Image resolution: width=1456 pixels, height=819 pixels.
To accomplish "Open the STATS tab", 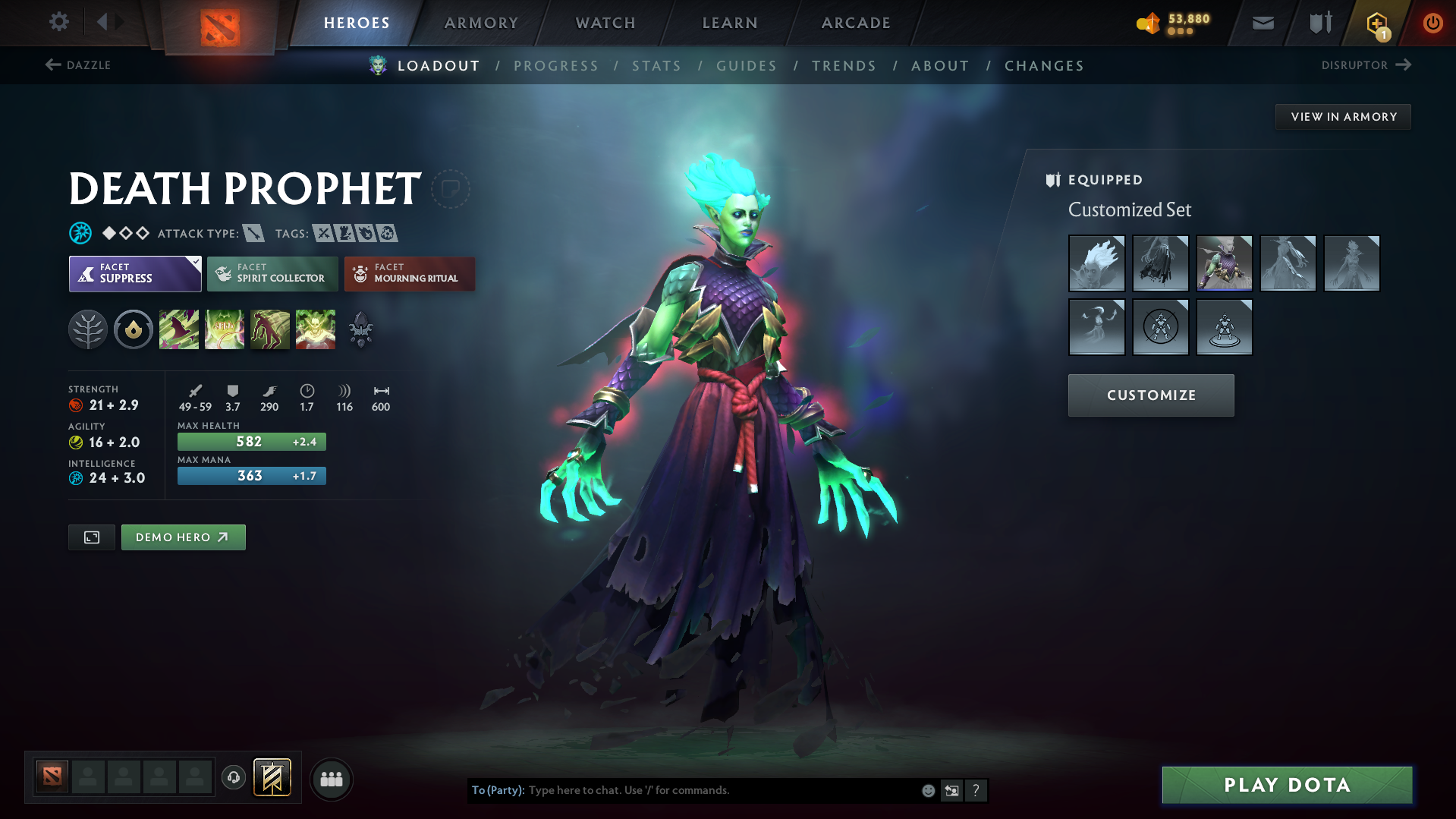I will click(656, 65).
